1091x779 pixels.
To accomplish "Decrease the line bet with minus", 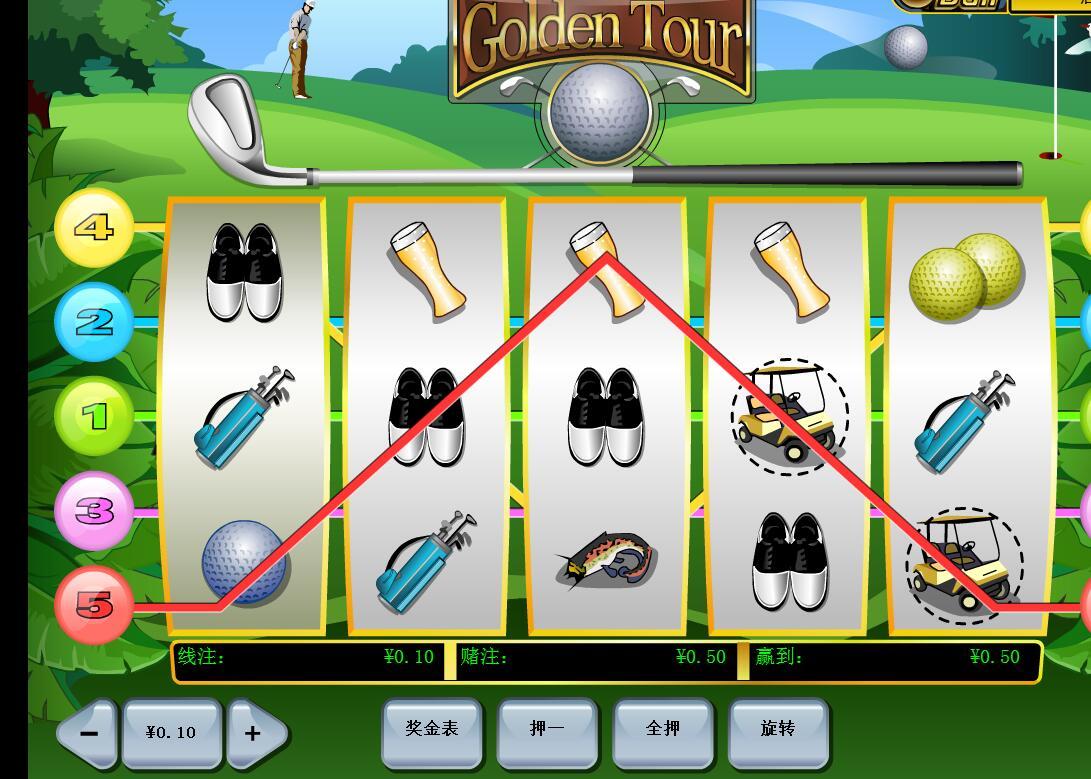I will coord(88,733).
